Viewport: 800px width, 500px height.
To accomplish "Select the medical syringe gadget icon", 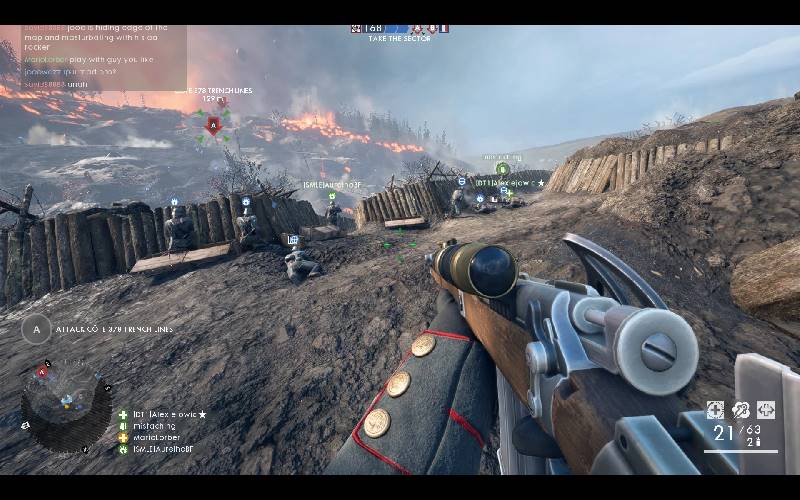I will click(x=716, y=410).
